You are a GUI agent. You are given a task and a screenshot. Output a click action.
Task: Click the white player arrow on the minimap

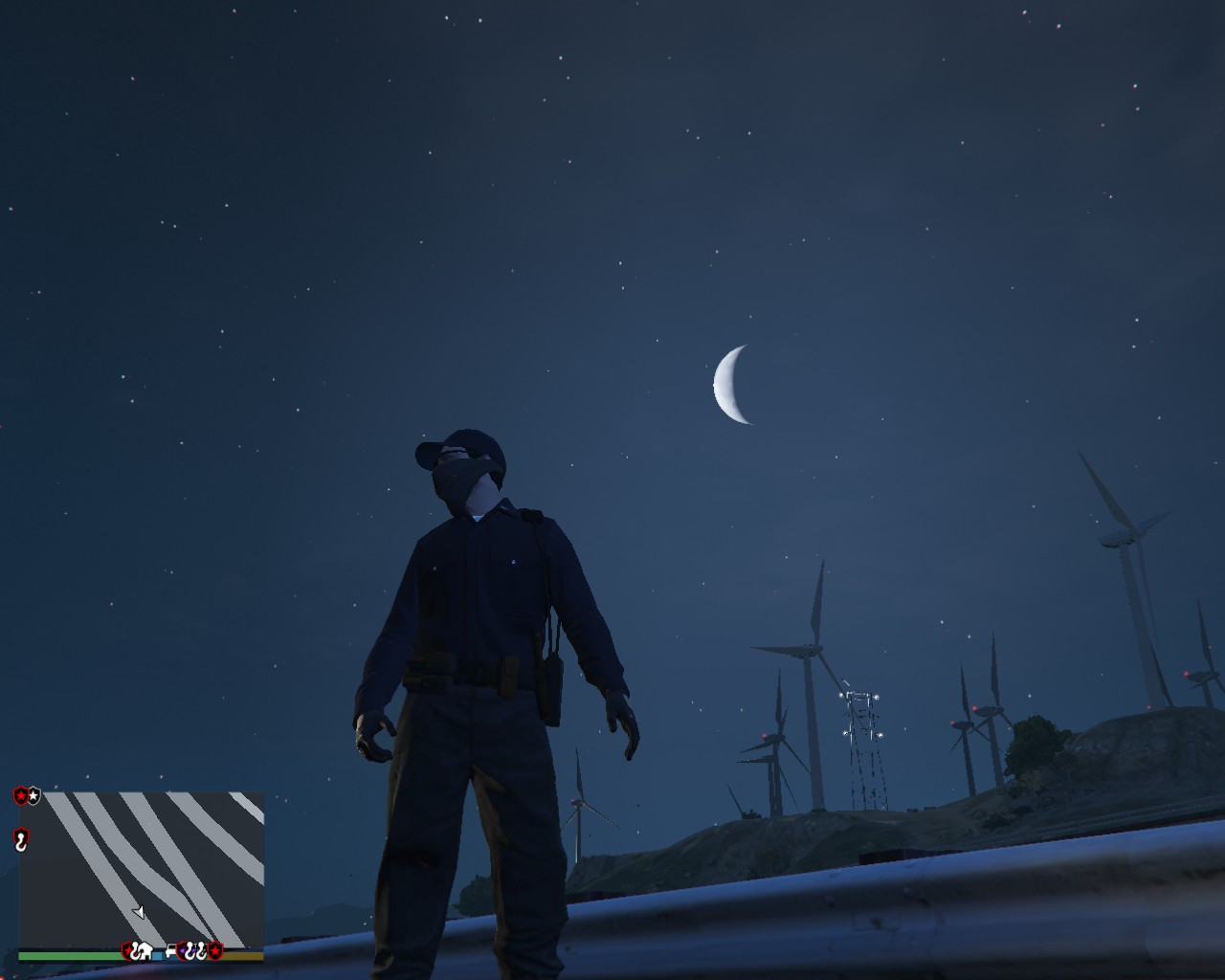pyautogui.click(x=138, y=911)
